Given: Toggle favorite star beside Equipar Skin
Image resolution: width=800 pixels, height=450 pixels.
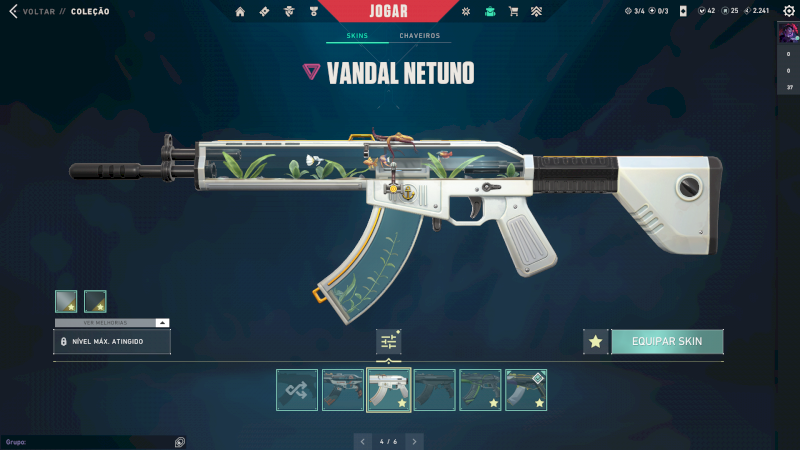Looking at the screenshot, I should click(596, 341).
